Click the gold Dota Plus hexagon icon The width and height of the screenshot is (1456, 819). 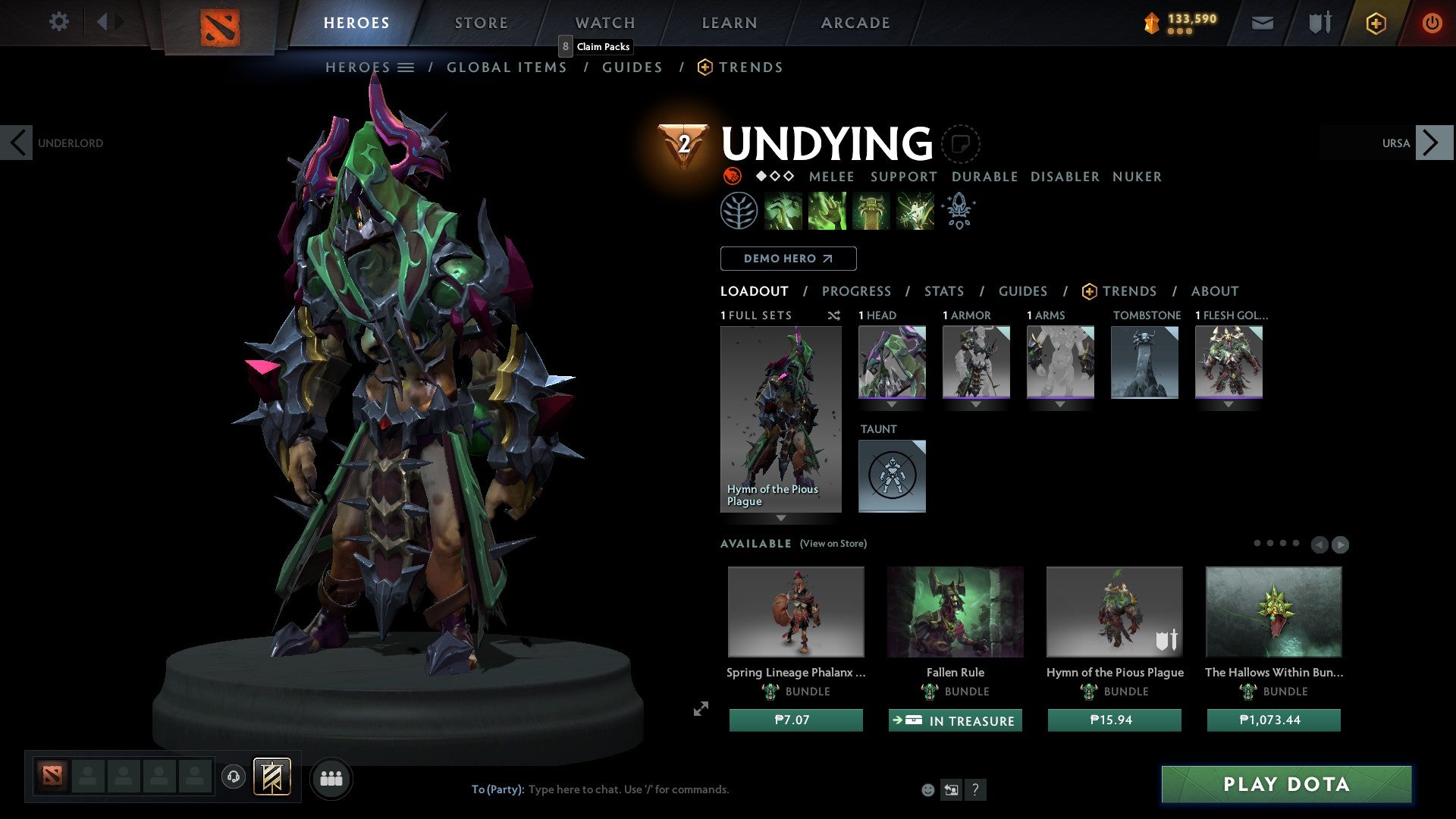(1376, 23)
